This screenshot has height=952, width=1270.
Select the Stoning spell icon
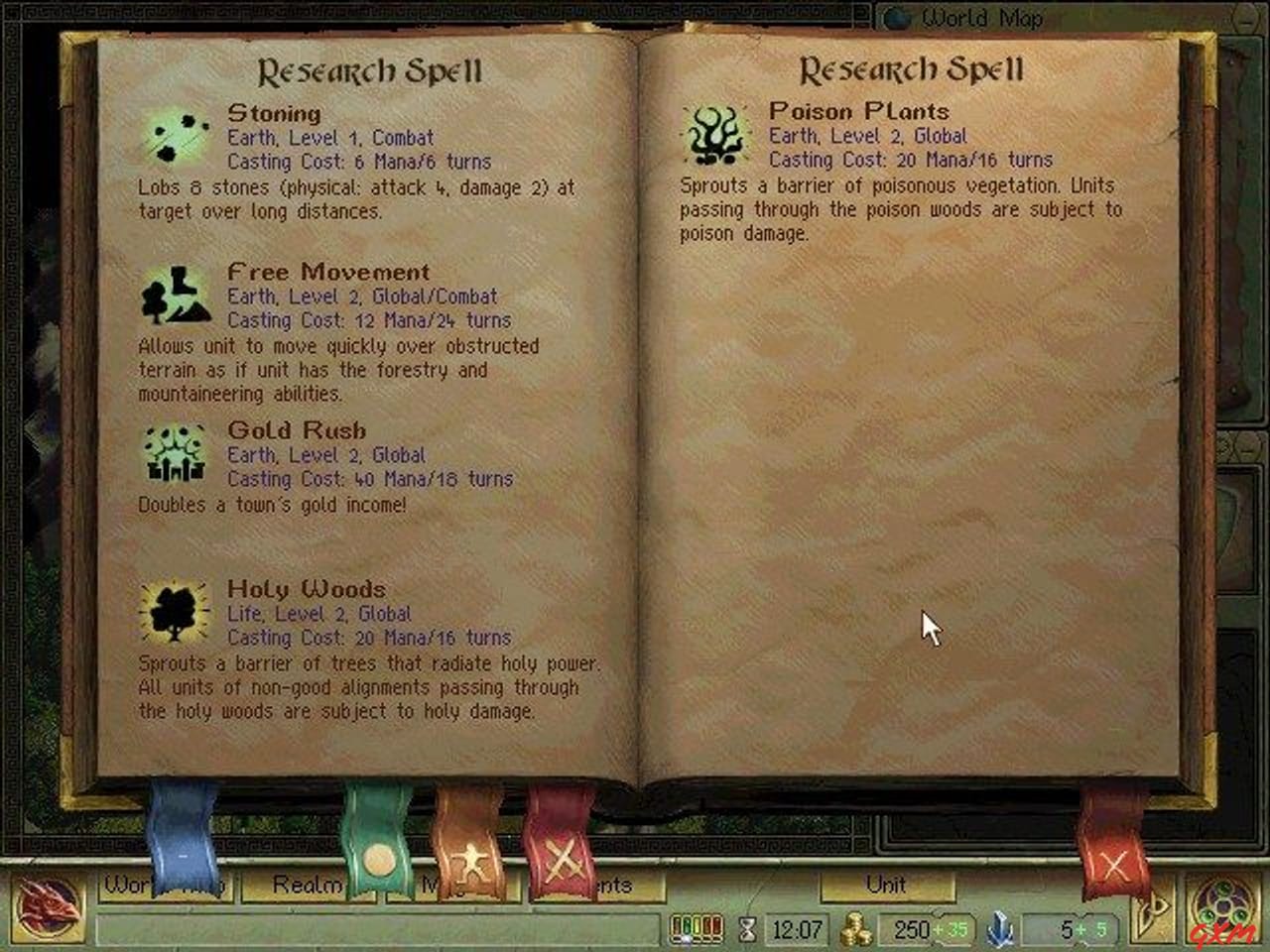pos(173,136)
